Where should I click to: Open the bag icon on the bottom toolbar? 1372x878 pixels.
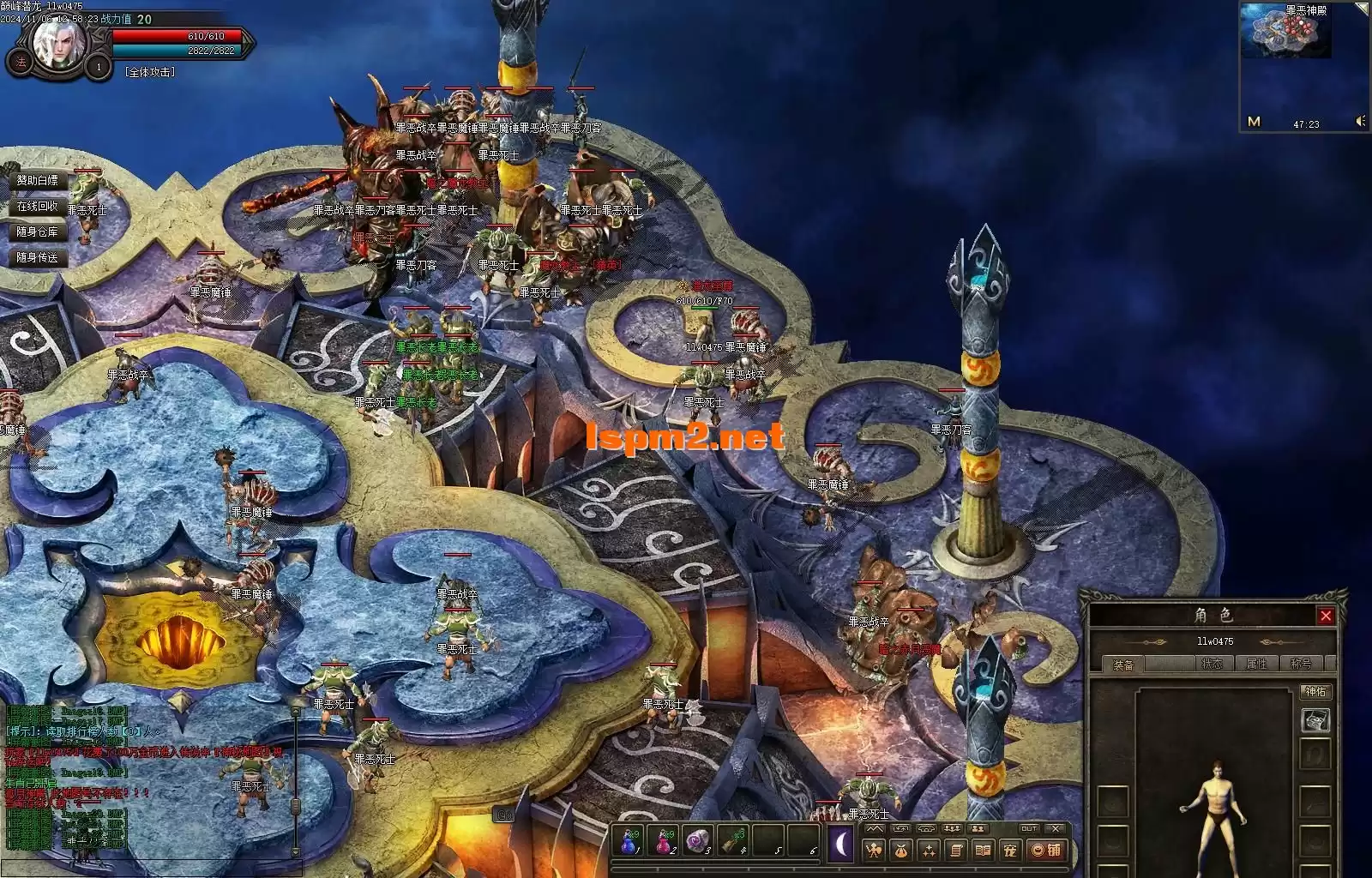(901, 850)
